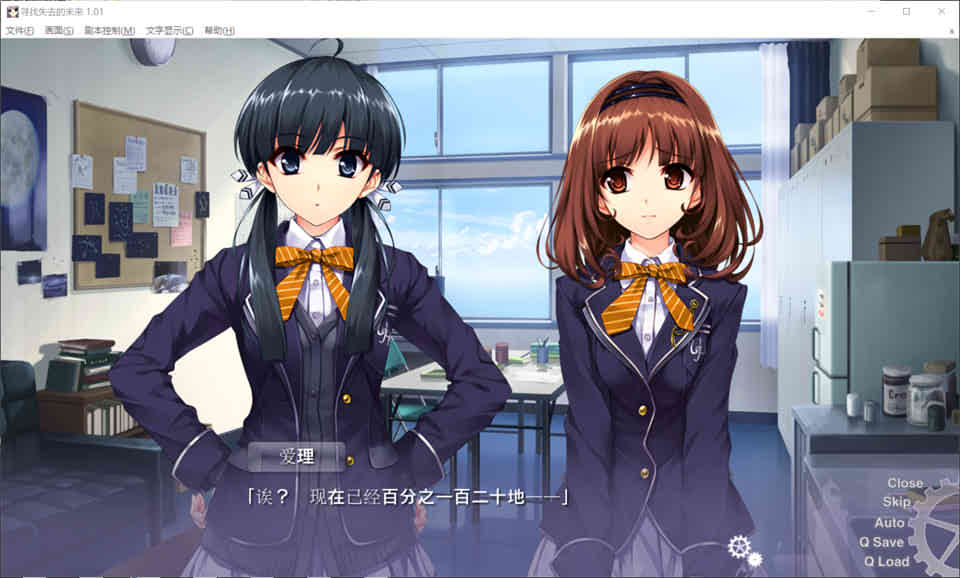Click the small gear icon beside the dialogue

[x=740, y=546]
